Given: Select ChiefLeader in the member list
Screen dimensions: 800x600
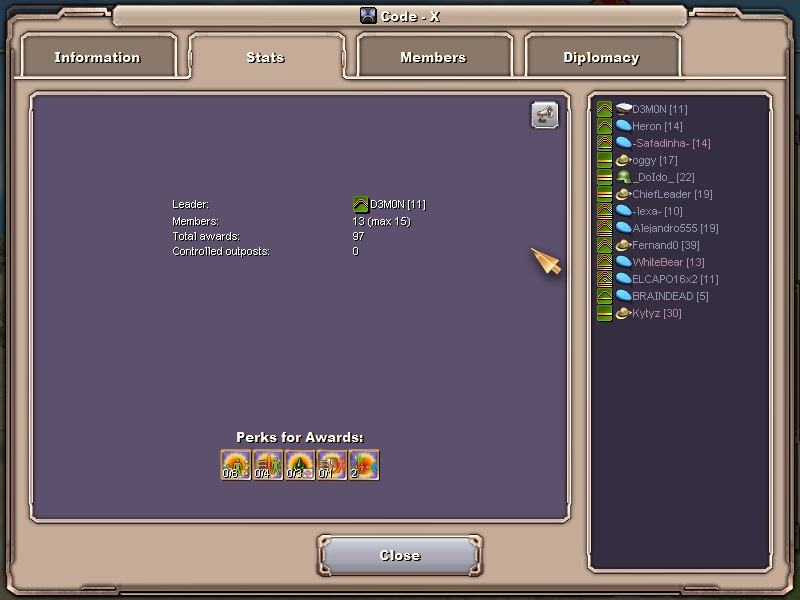Looking at the screenshot, I should [x=671, y=194].
